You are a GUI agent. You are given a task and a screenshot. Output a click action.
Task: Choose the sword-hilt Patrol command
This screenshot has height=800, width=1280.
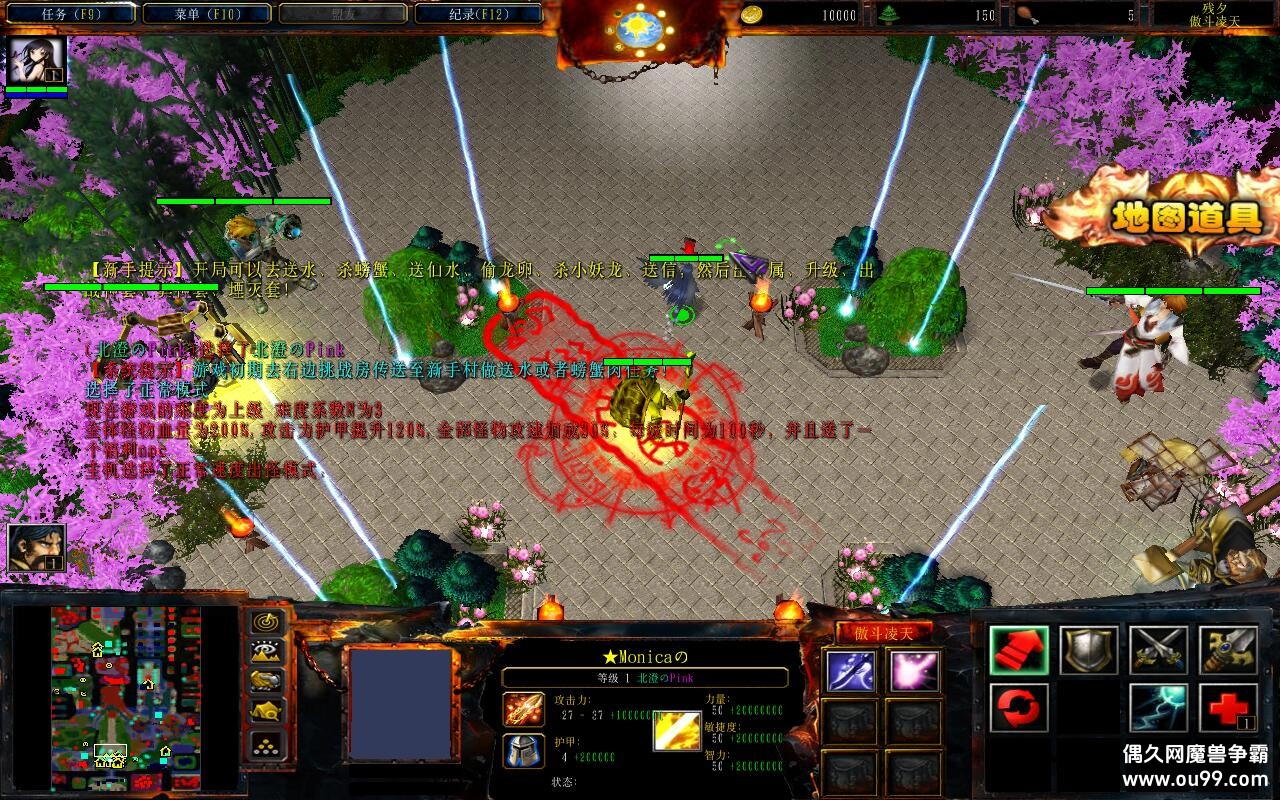[1228, 650]
